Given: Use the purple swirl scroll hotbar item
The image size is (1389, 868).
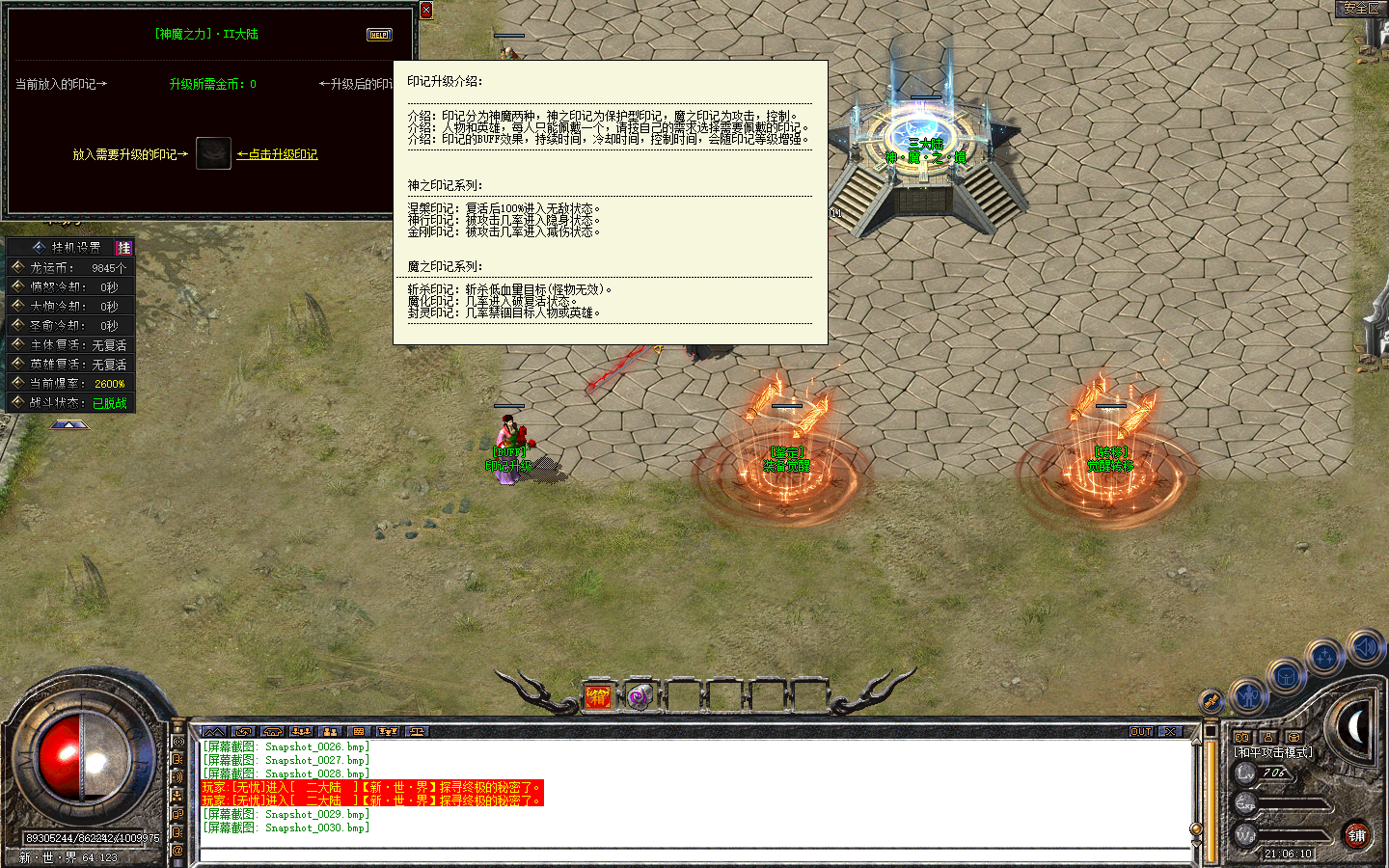Looking at the screenshot, I should [639, 696].
